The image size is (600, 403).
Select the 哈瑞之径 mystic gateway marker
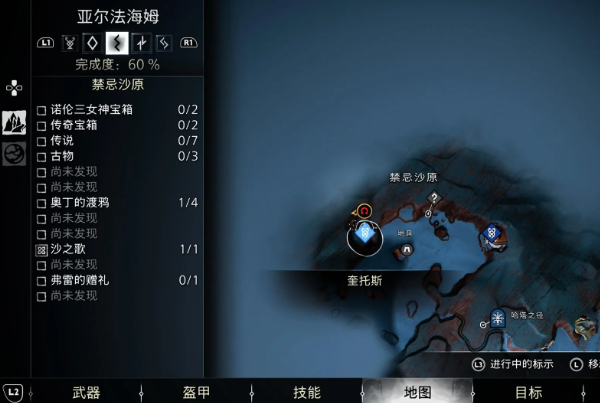498,321
